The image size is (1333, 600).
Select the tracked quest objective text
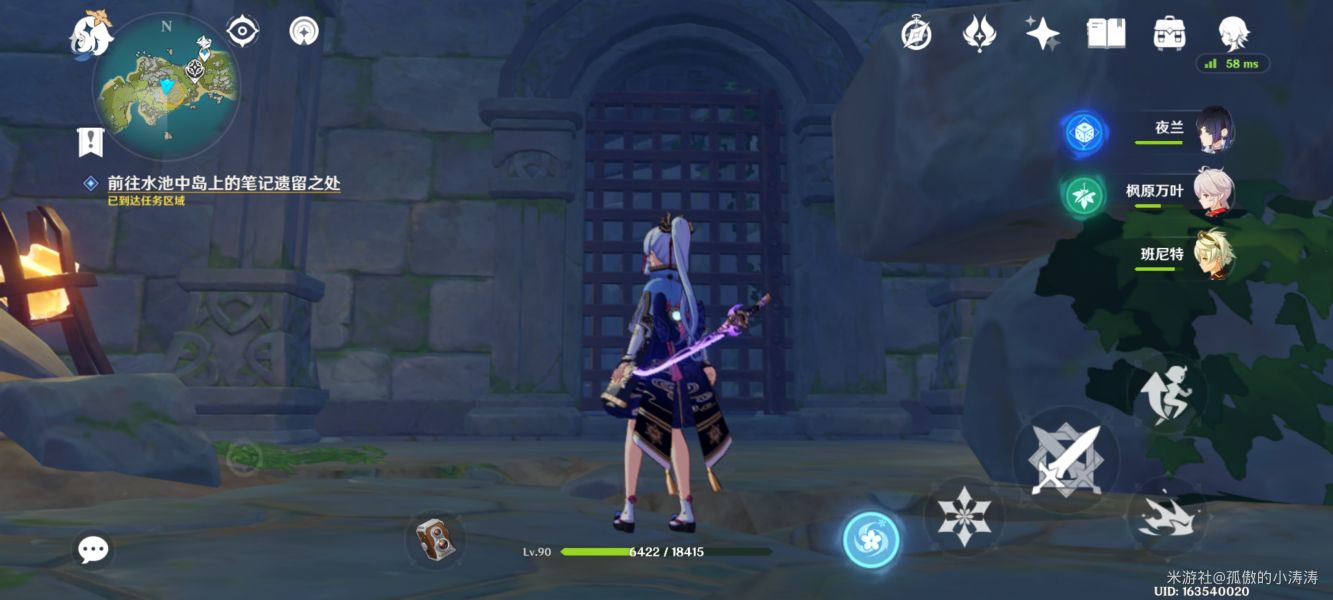point(224,183)
